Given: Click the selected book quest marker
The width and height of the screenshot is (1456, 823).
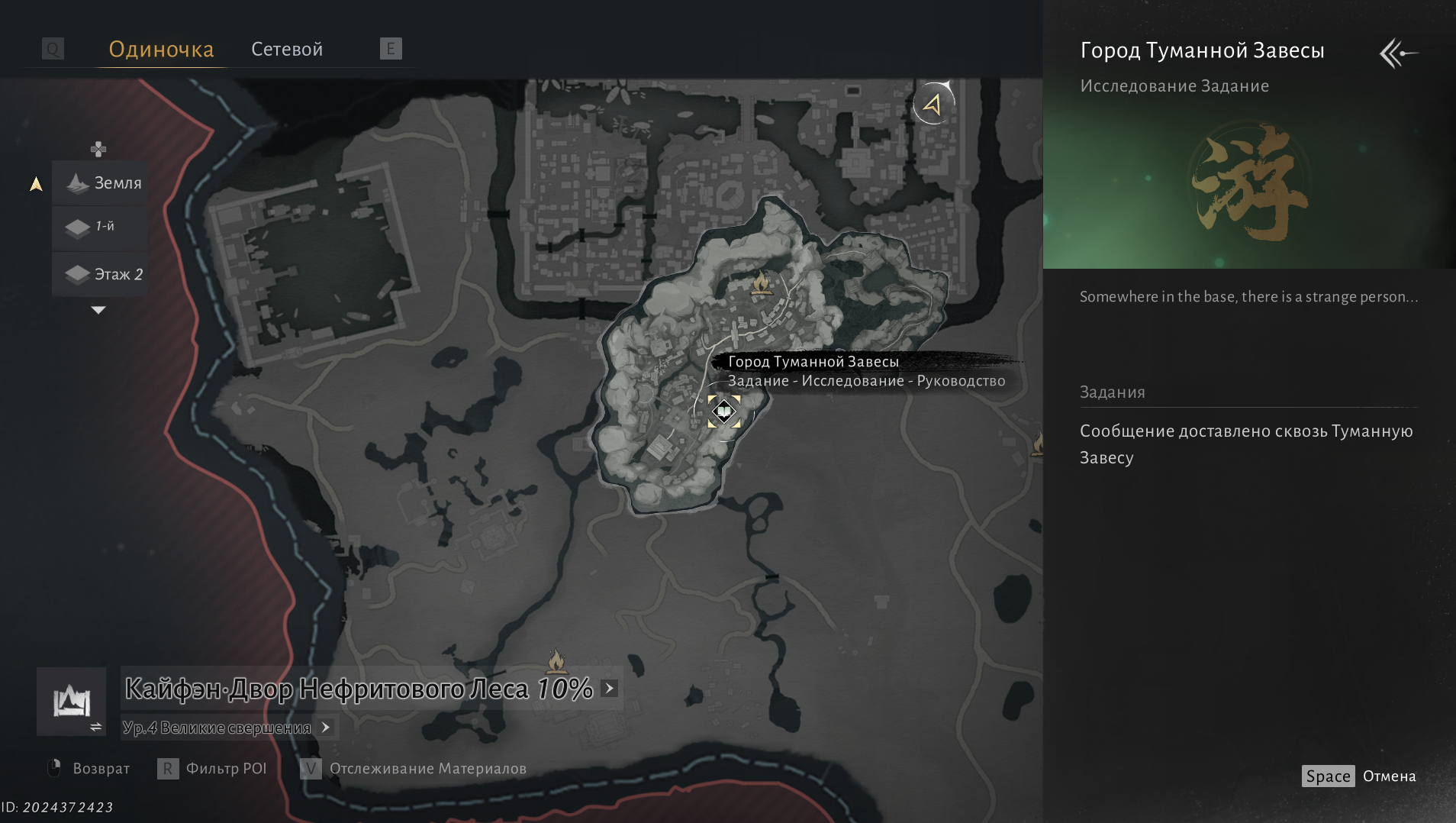Looking at the screenshot, I should (x=723, y=412).
